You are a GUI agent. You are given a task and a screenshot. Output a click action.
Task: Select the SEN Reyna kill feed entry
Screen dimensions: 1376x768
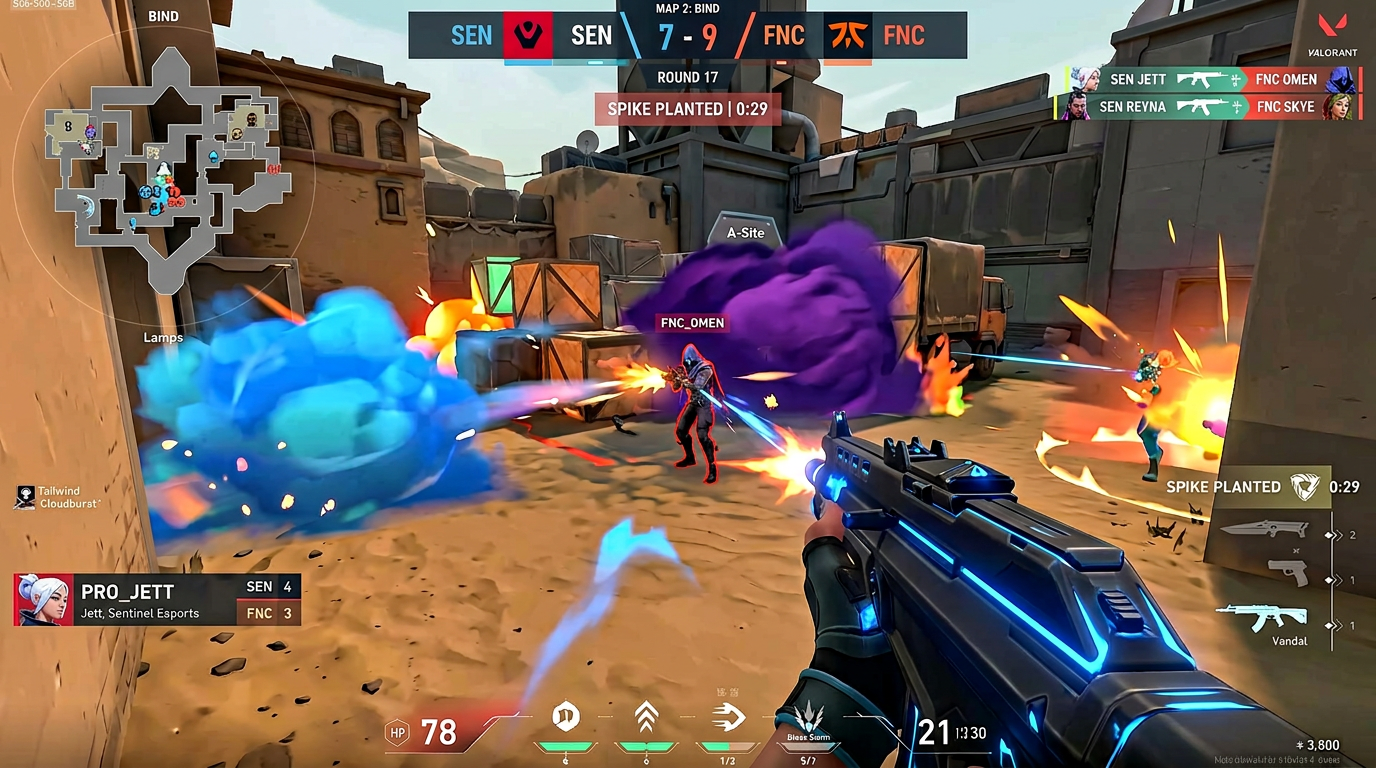point(1206,107)
